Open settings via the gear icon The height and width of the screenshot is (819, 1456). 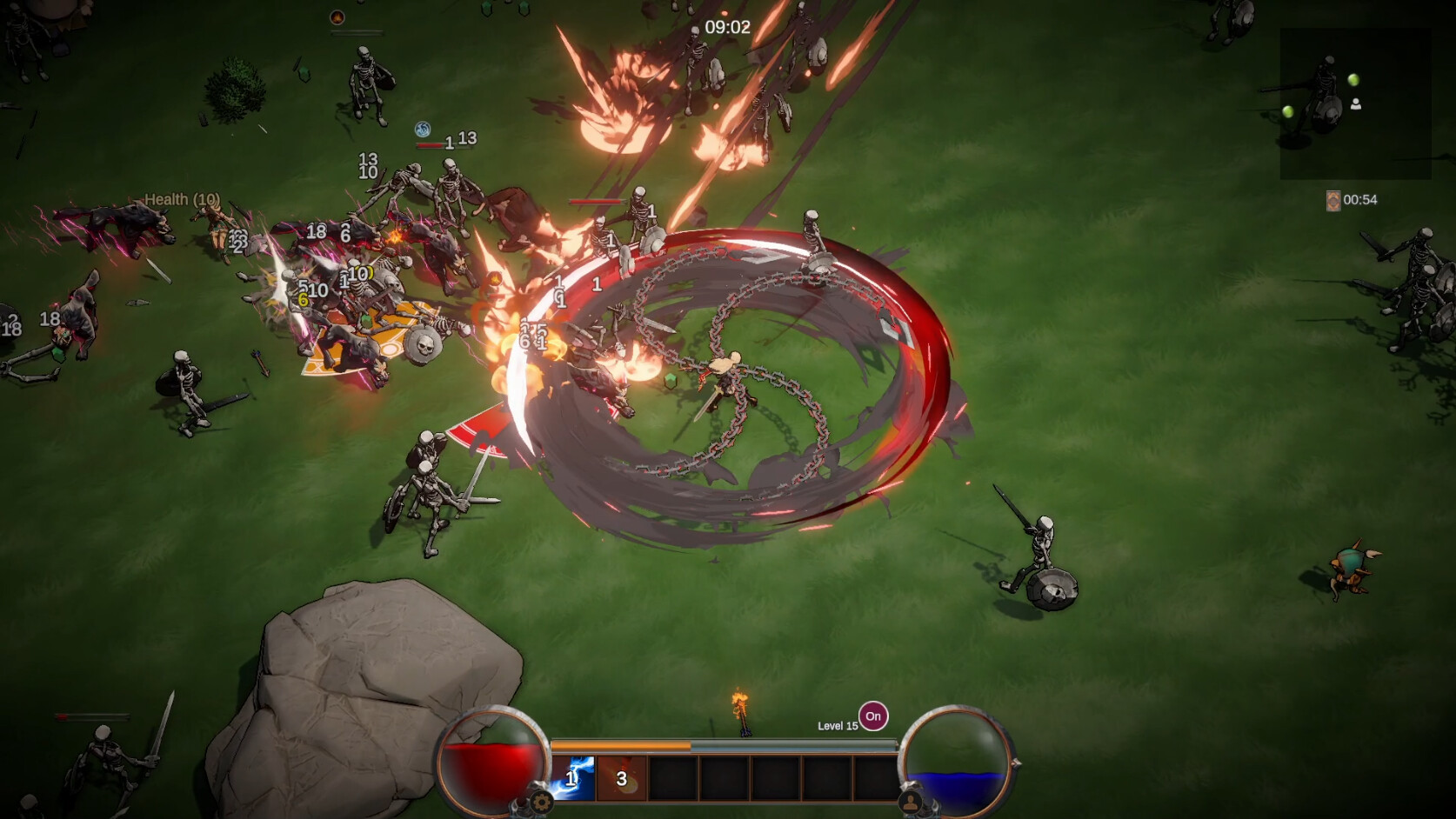coord(541,802)
